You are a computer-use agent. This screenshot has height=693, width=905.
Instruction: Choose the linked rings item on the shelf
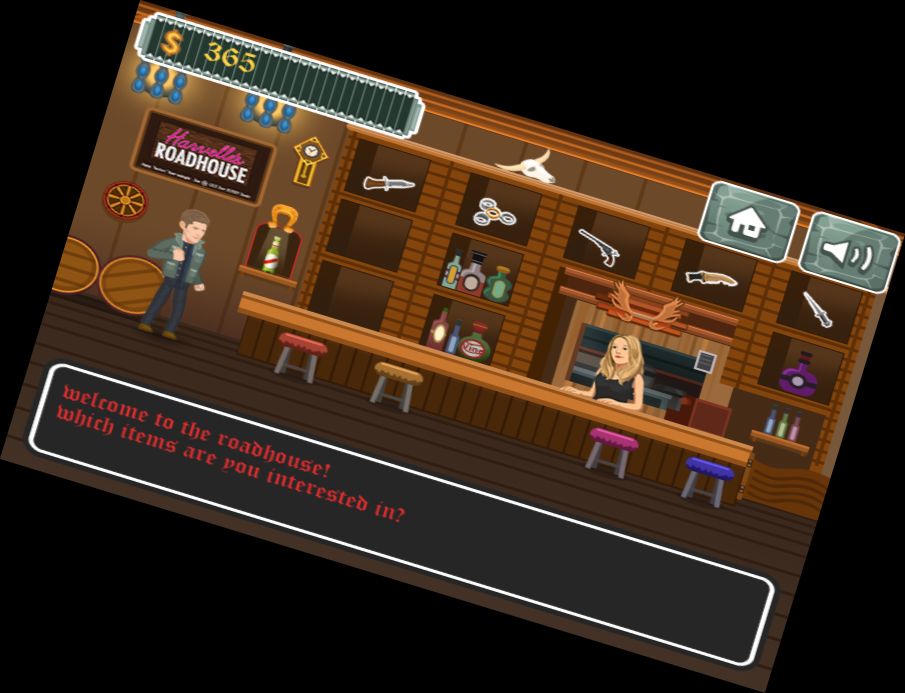click(x=496, y=211)
